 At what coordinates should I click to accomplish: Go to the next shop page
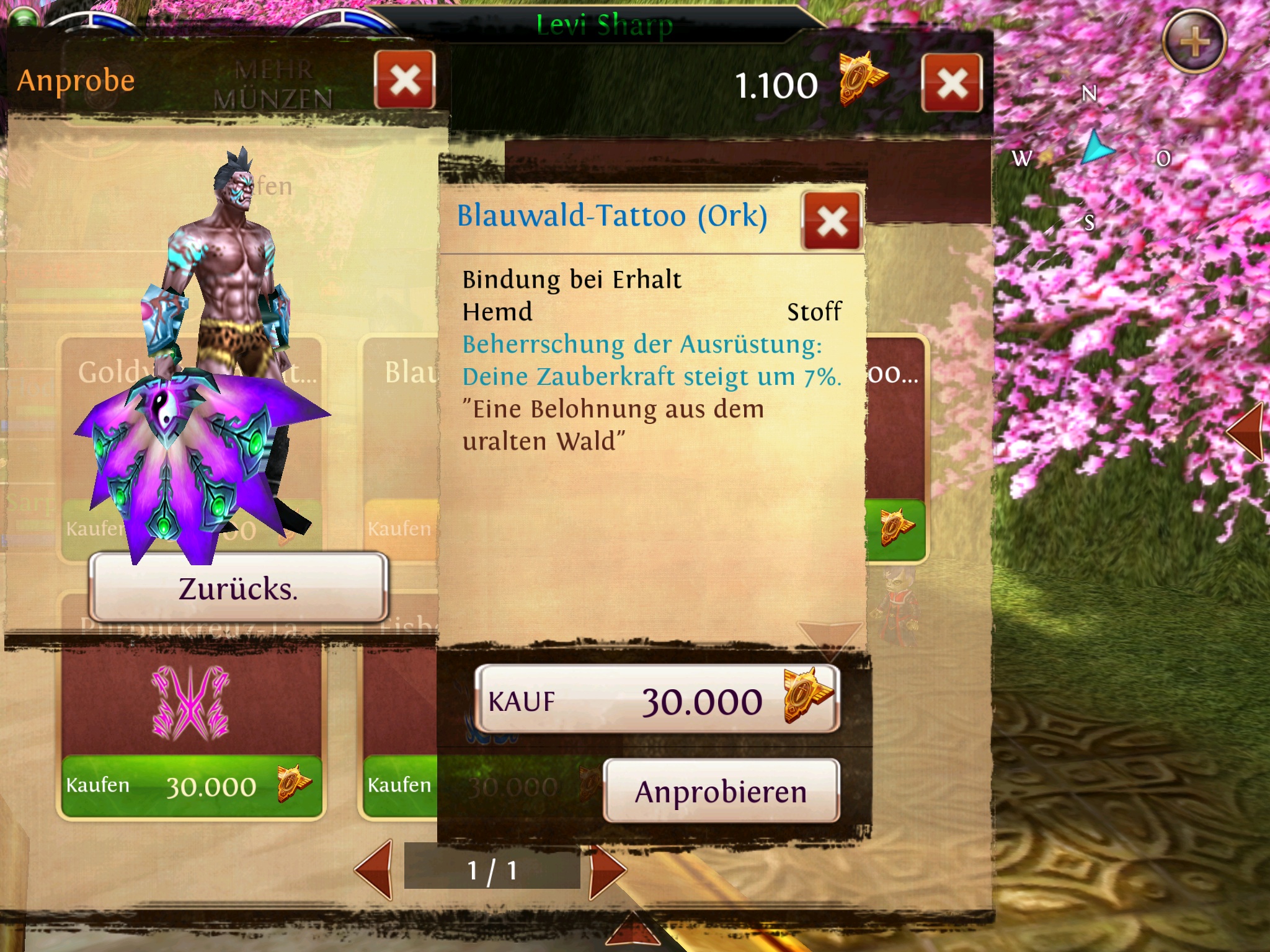606,870
